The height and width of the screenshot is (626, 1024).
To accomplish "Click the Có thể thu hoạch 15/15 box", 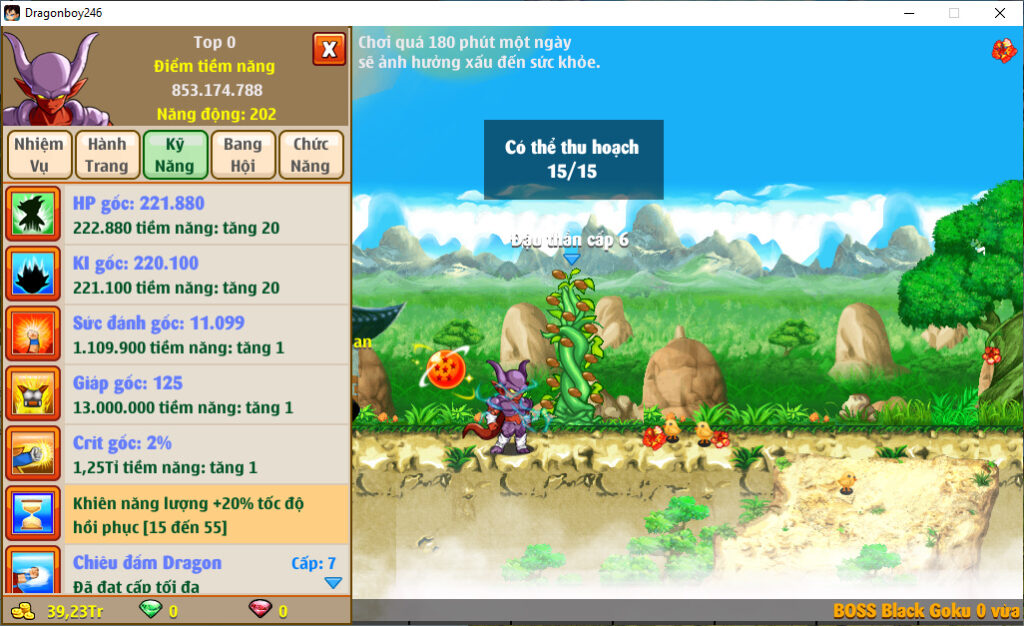I will 573,160.
